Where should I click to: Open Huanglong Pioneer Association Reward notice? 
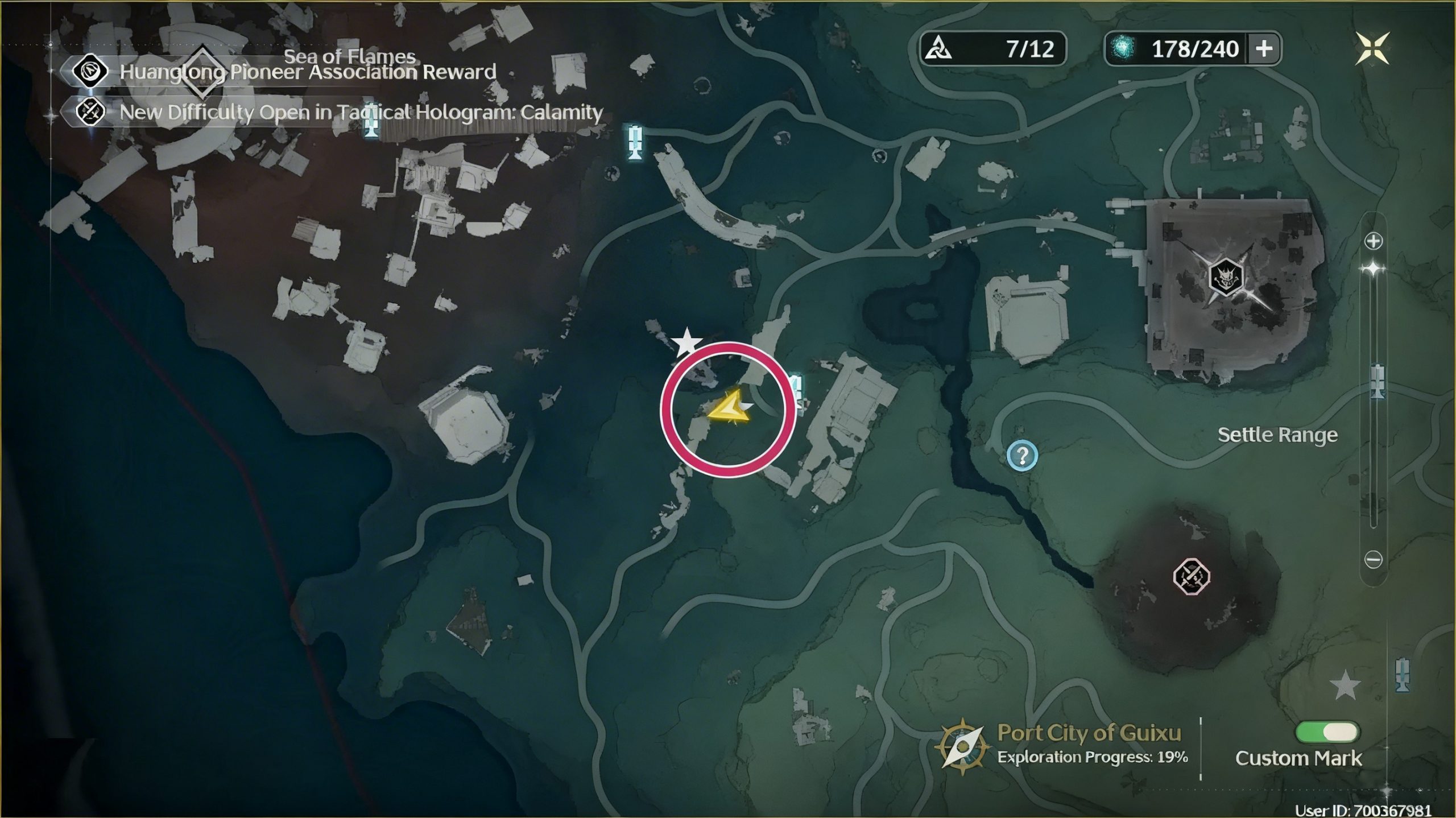[x=307, y=72]
